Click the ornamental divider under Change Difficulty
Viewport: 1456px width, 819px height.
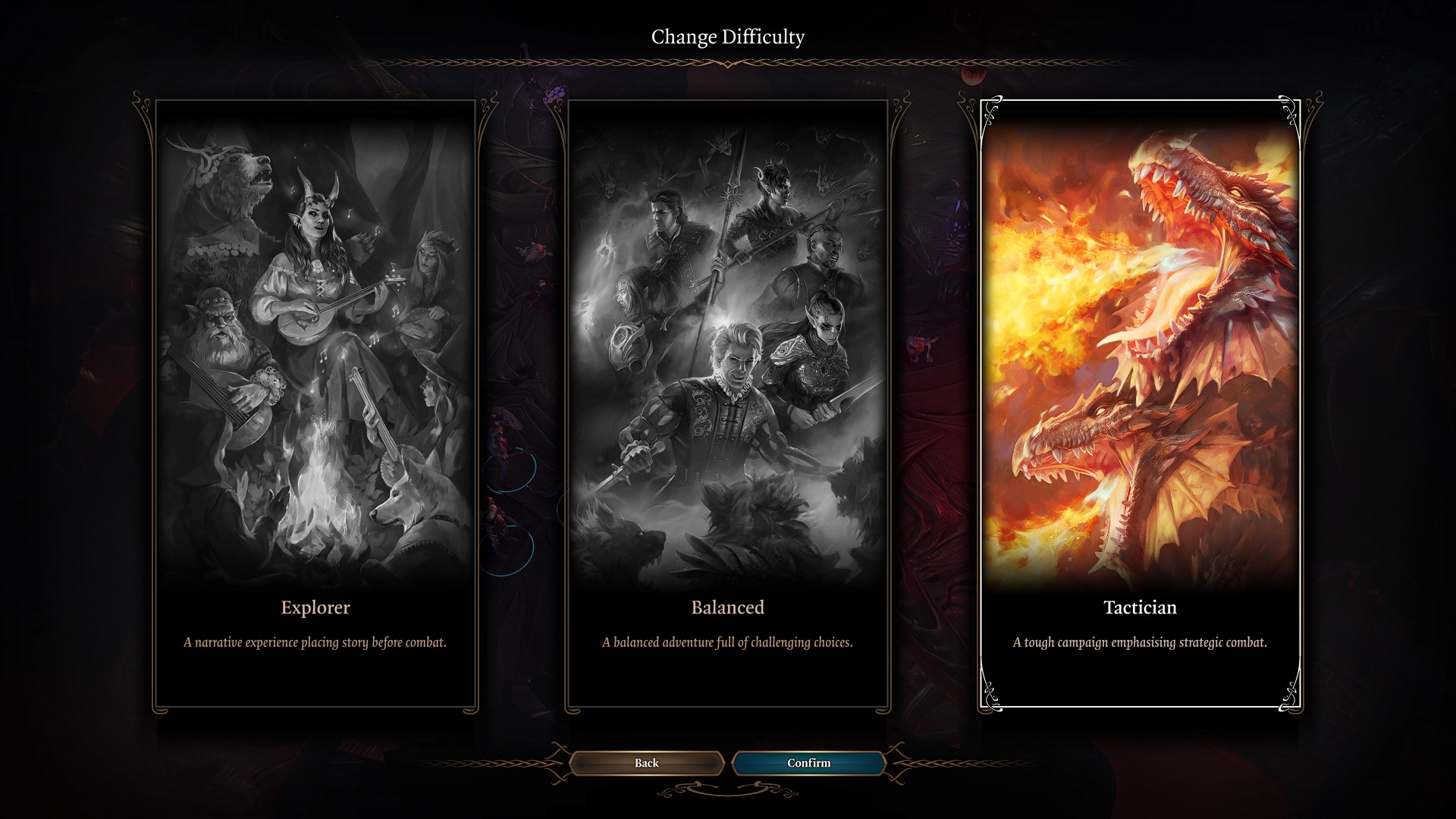[x=727, y=64]
